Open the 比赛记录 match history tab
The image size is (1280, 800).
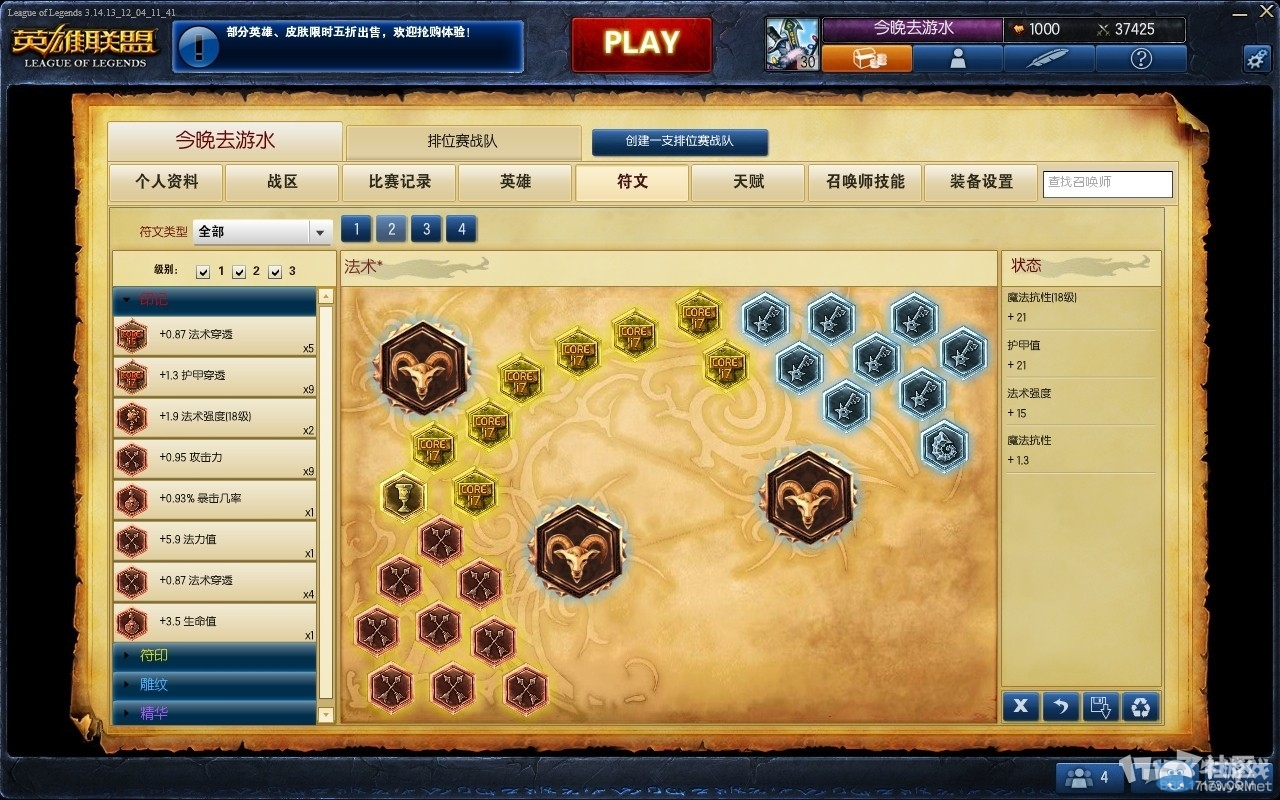point(398,183)
